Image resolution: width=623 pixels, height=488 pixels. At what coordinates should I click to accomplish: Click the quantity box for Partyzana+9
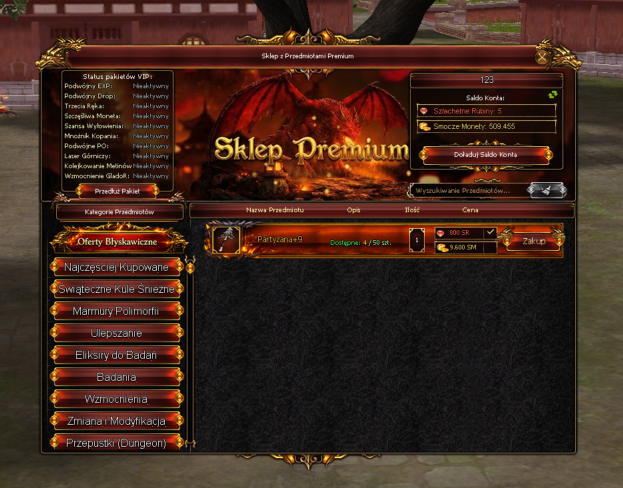[x=418, y=241]
